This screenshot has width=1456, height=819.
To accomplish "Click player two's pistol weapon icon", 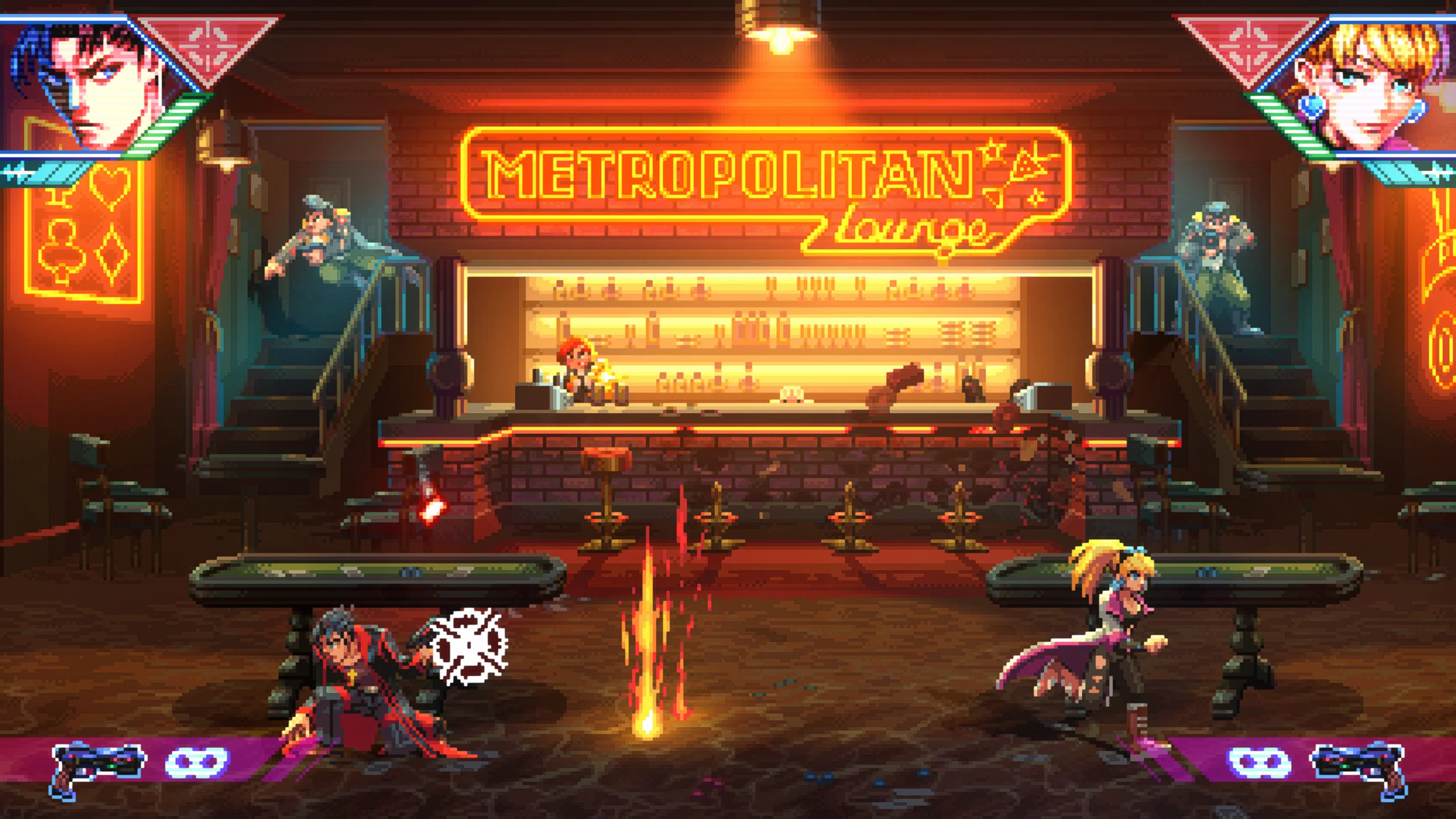I will (1359, 765).
